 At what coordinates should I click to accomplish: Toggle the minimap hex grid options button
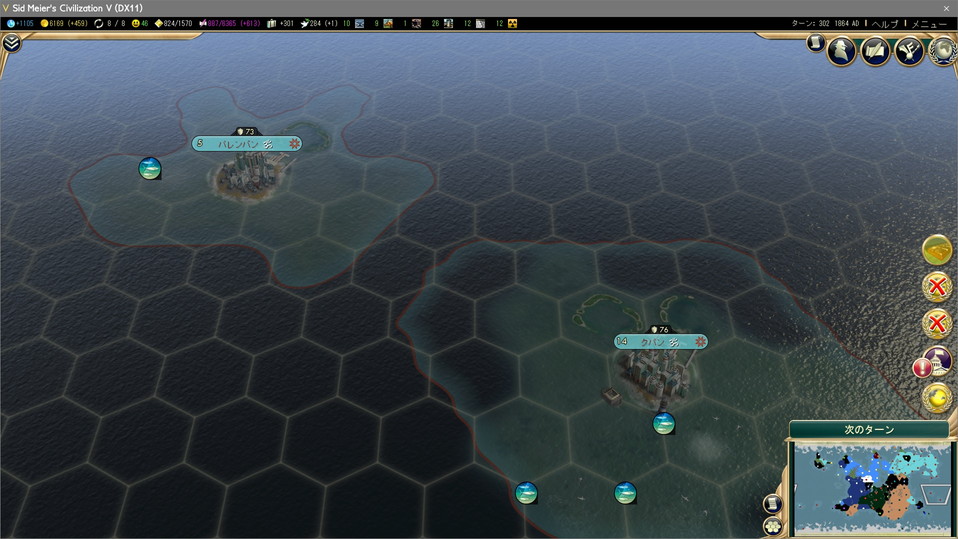click(x=772, y=525)
